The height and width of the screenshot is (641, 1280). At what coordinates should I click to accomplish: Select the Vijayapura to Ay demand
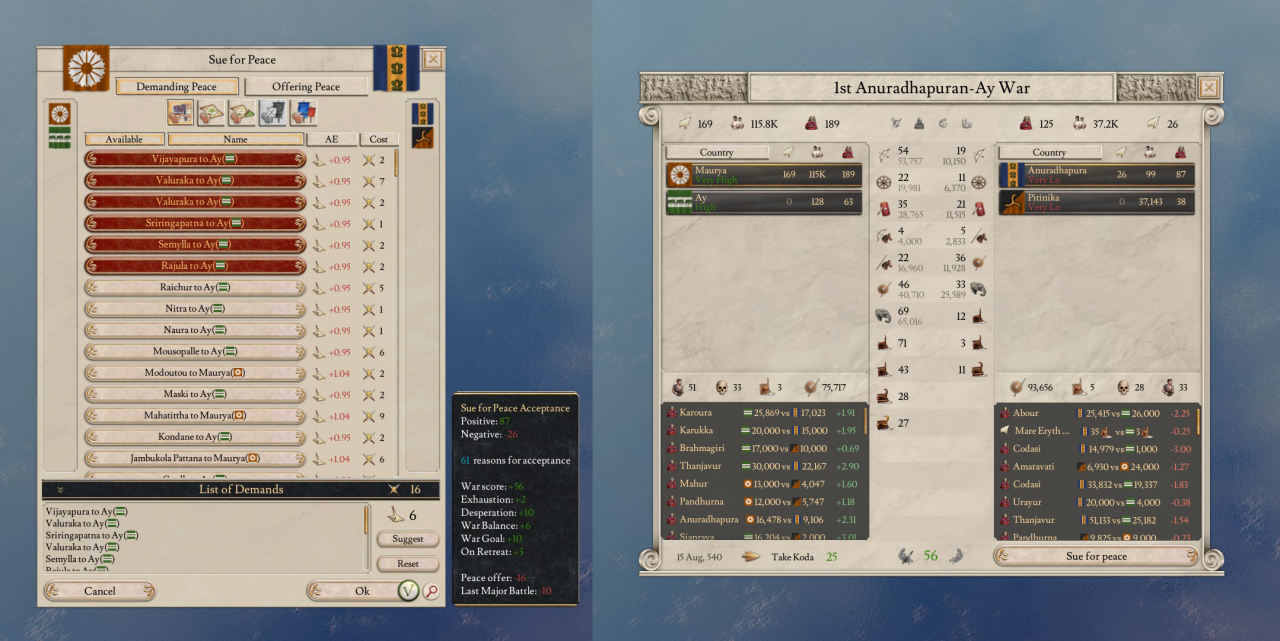195,159
